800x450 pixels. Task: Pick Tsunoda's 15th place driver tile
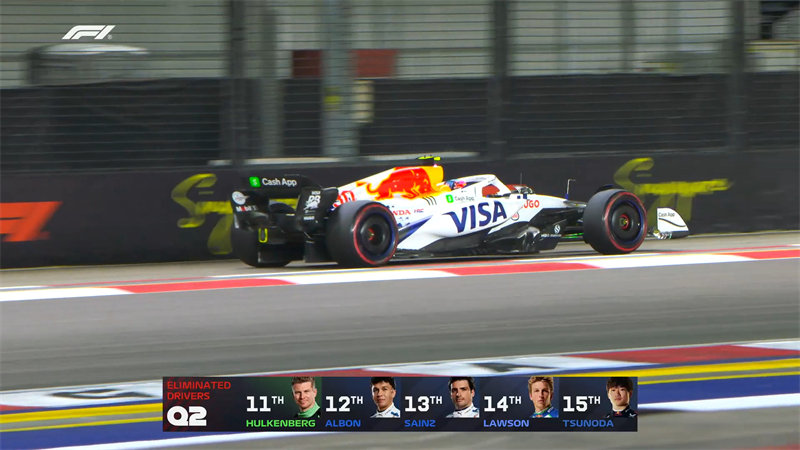[597, 404]
